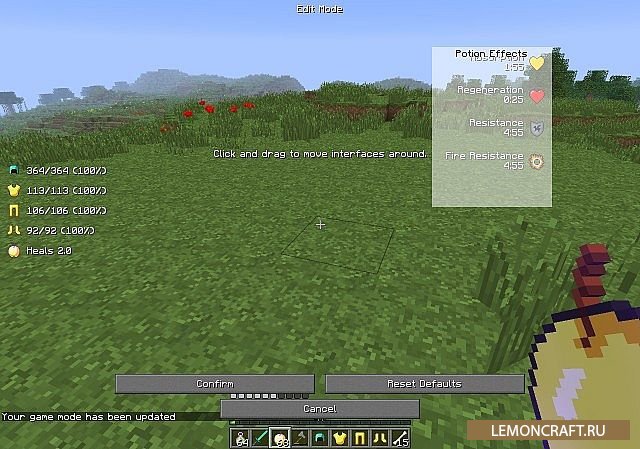
Task: Select the golden boots hotbar slot
Action: [380, 438]
